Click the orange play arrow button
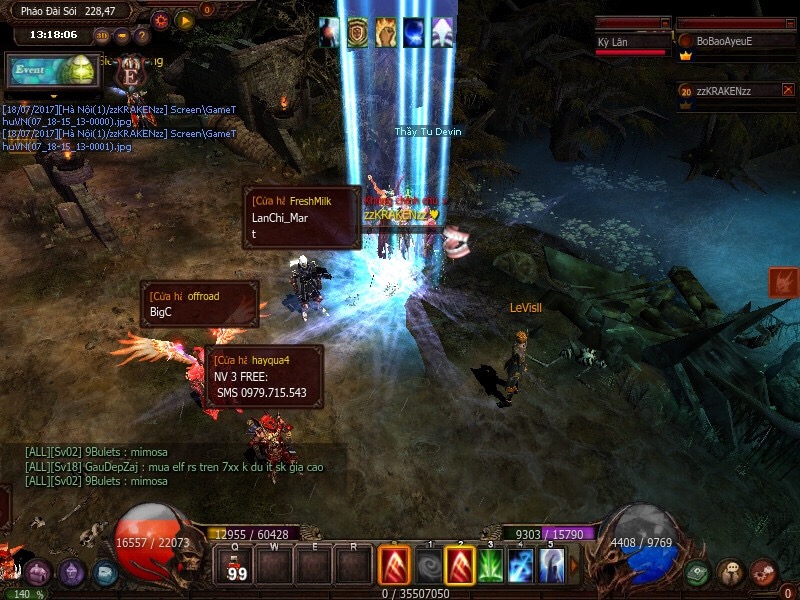The height and width of the screenshot is (600, 800). [184, 19]
